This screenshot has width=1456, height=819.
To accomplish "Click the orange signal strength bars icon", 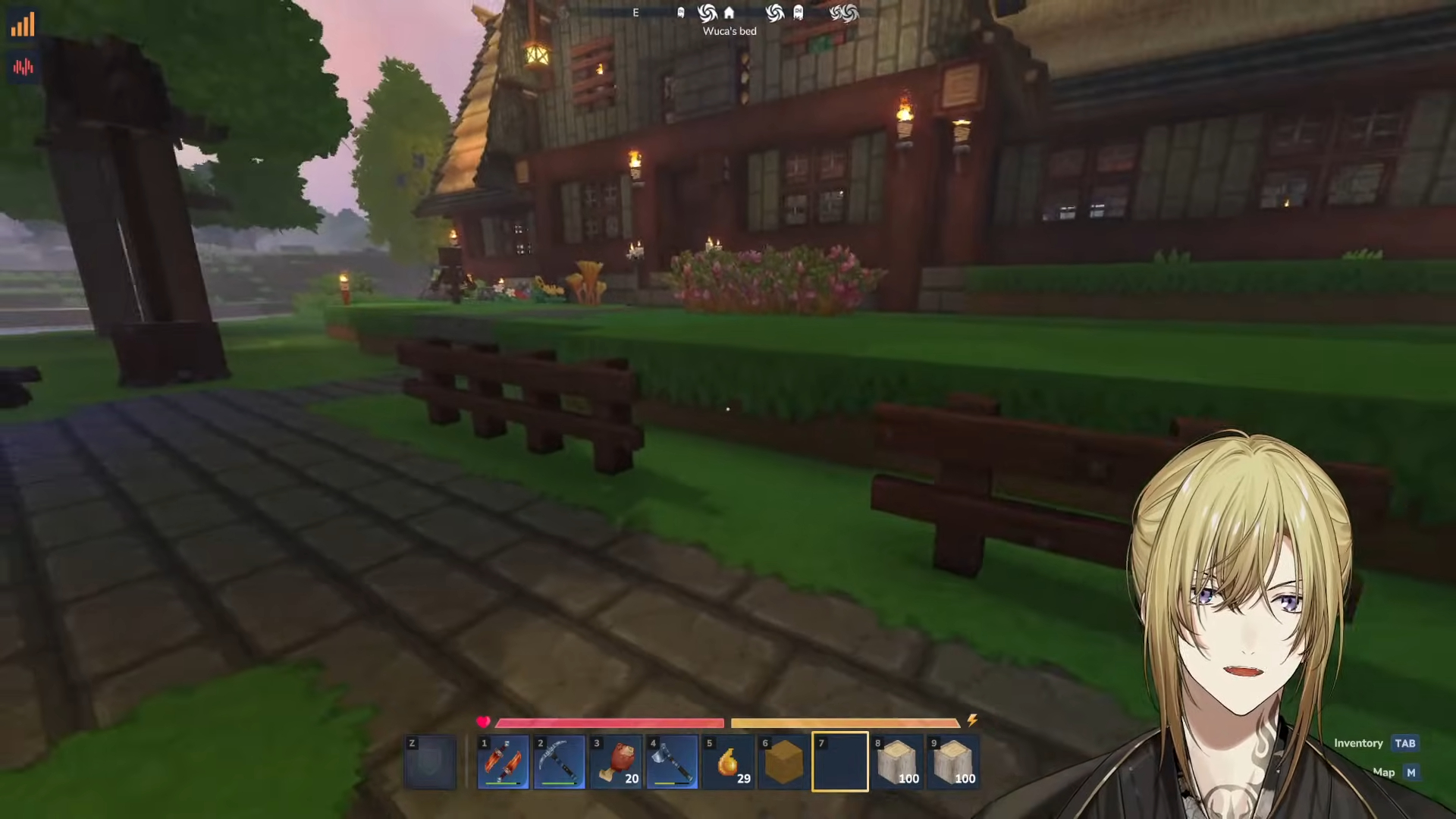I will pos(23,25).
